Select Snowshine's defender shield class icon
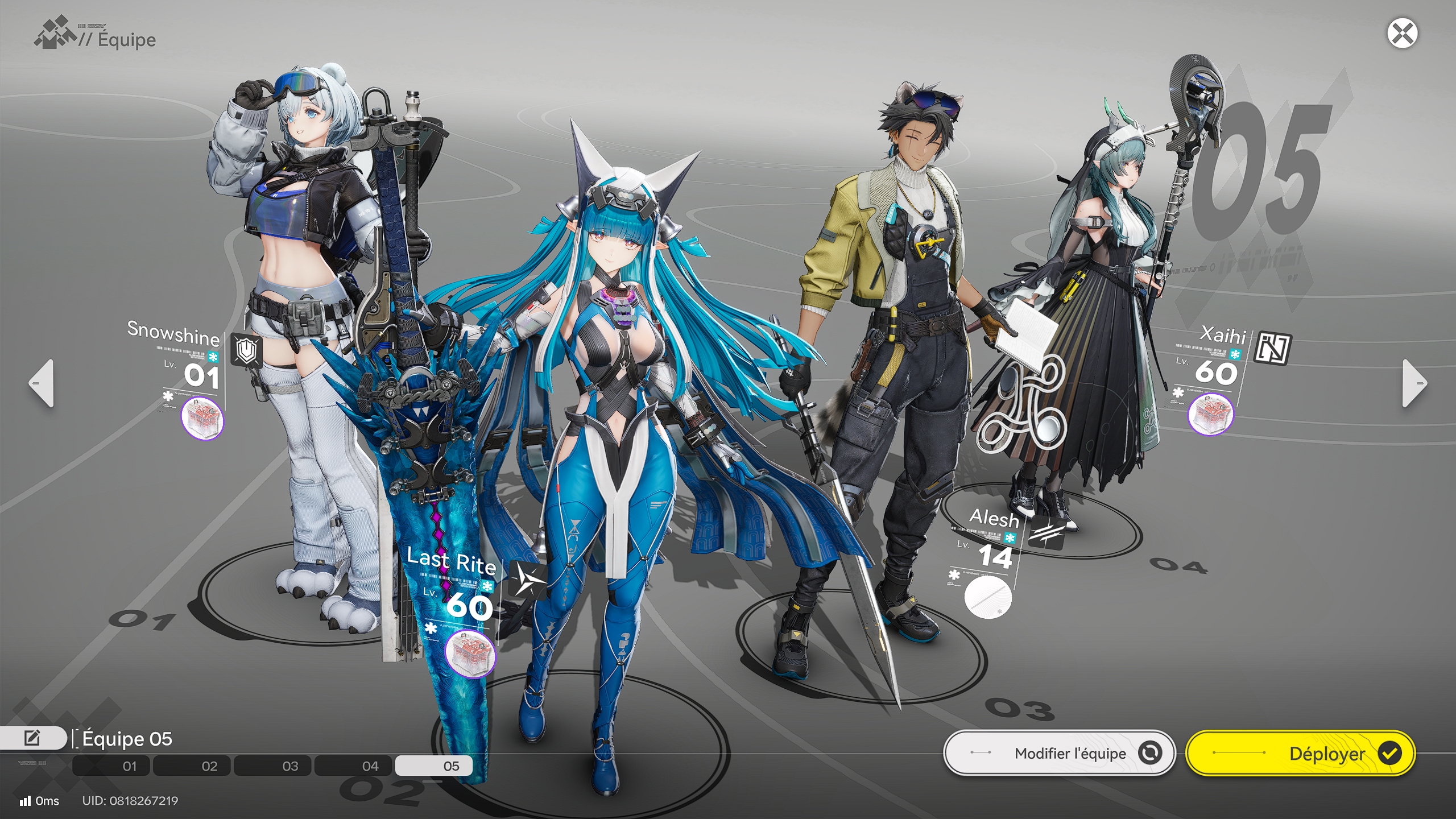Screen dimensions: 1456x819 click(x=246, y=349)
